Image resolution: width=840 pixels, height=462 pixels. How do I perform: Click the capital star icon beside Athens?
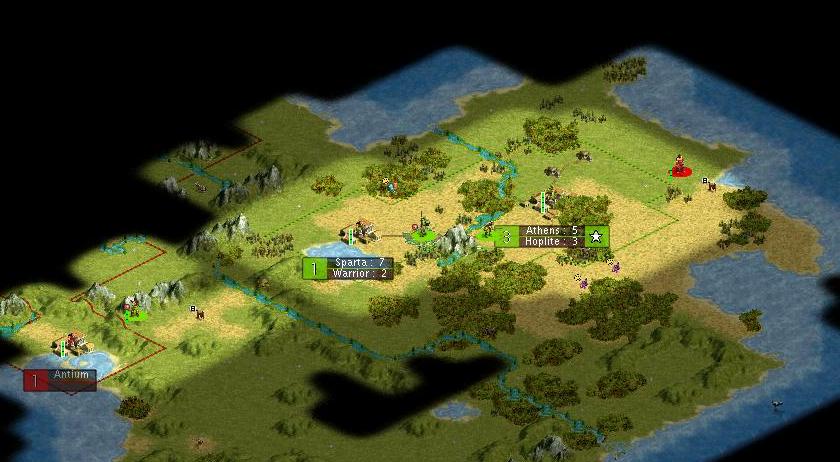coord(597,237)
